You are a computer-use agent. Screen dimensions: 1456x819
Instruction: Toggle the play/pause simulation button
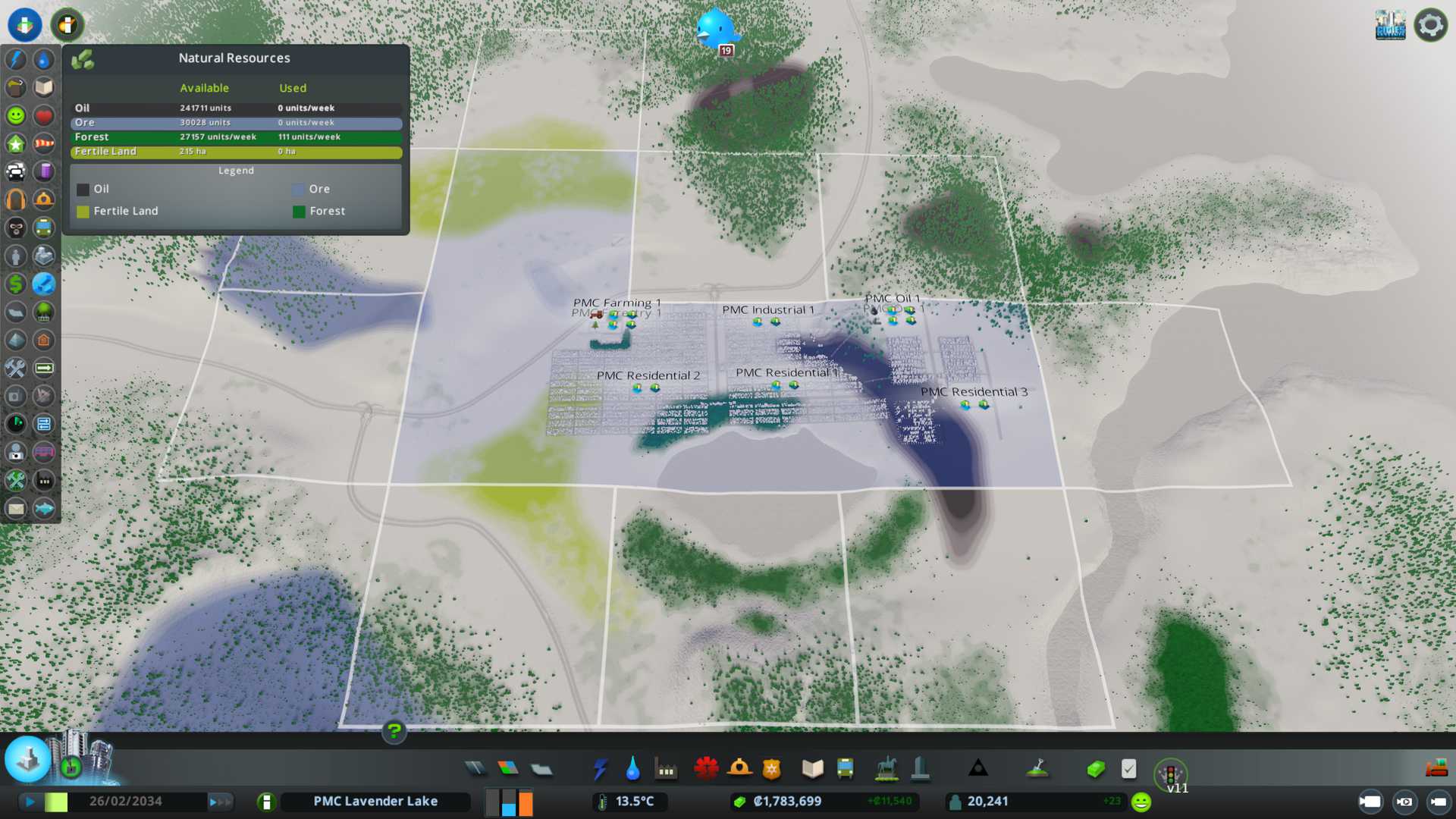pos(30,802)
